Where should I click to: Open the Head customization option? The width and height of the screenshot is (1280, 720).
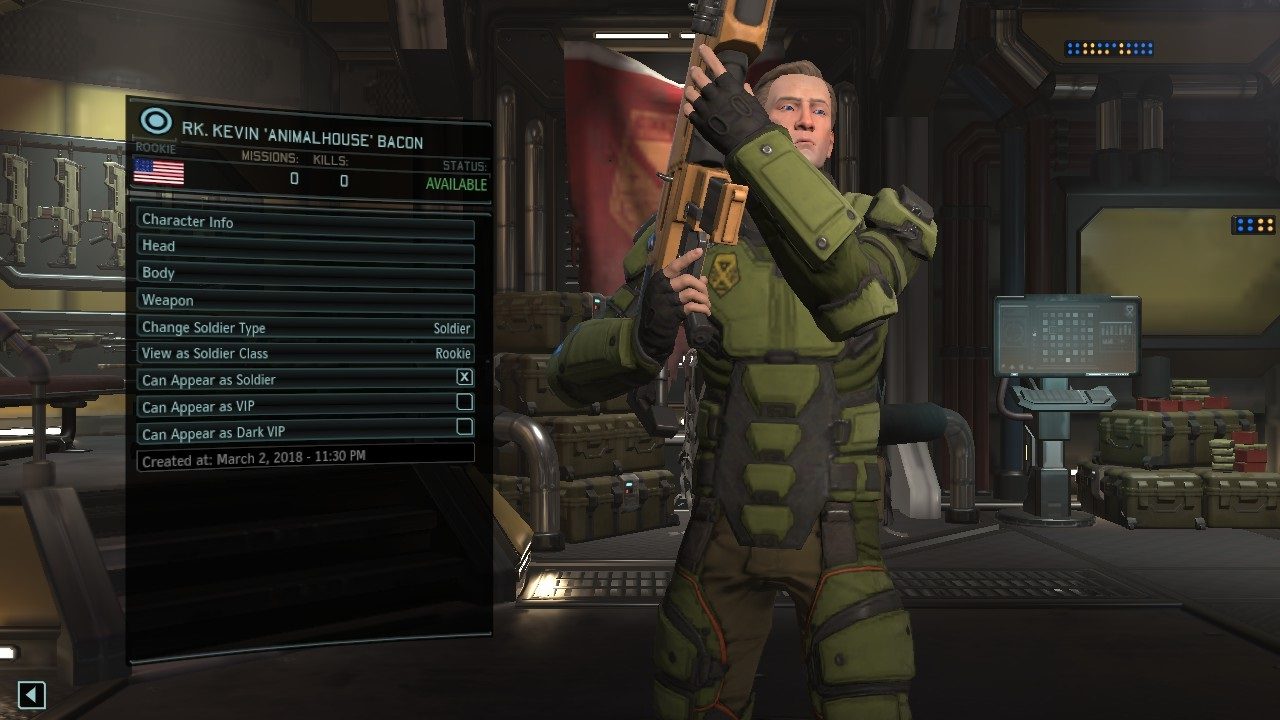coord(300,246)
